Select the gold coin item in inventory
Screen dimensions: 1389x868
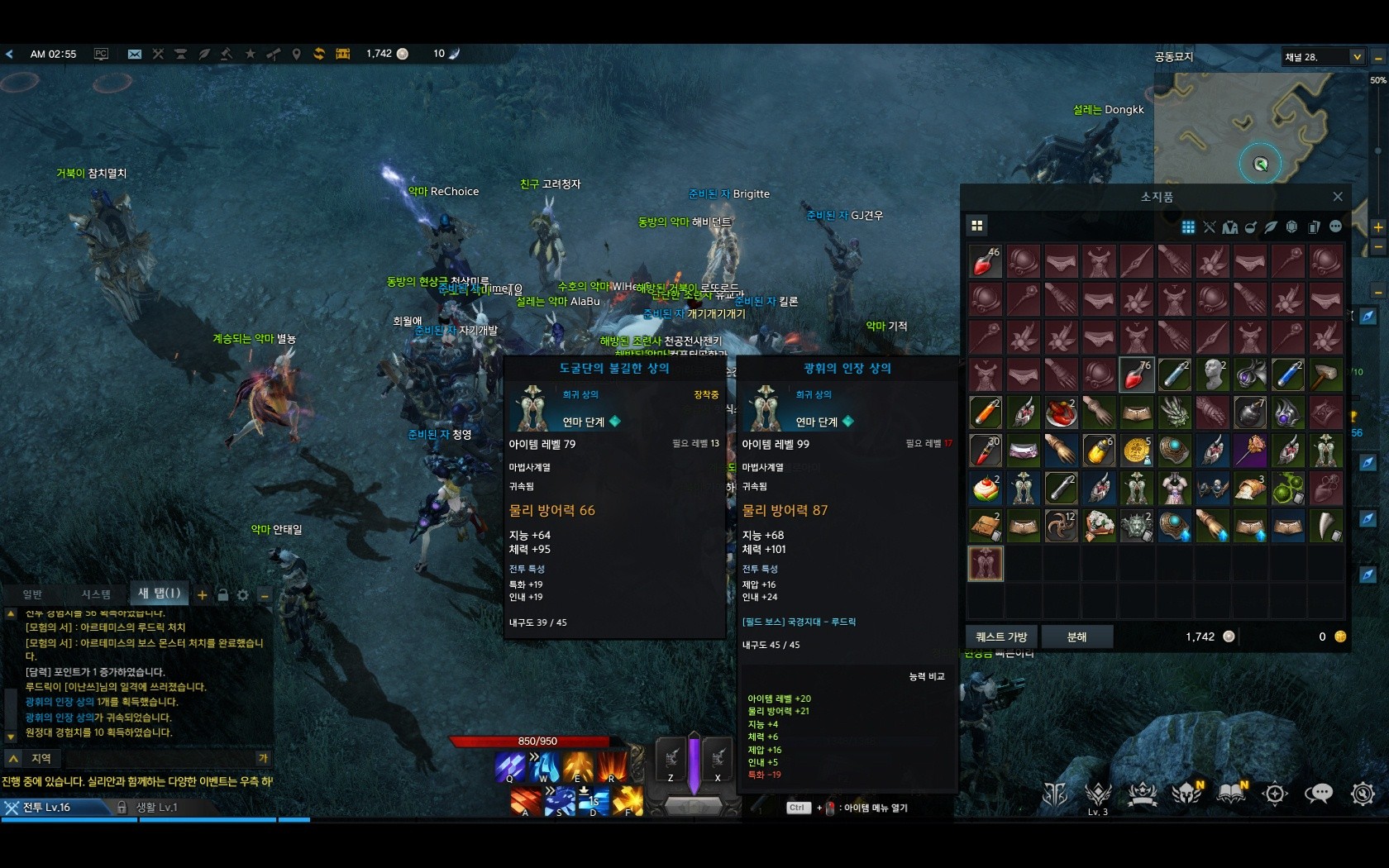[x=1137, y=451]
